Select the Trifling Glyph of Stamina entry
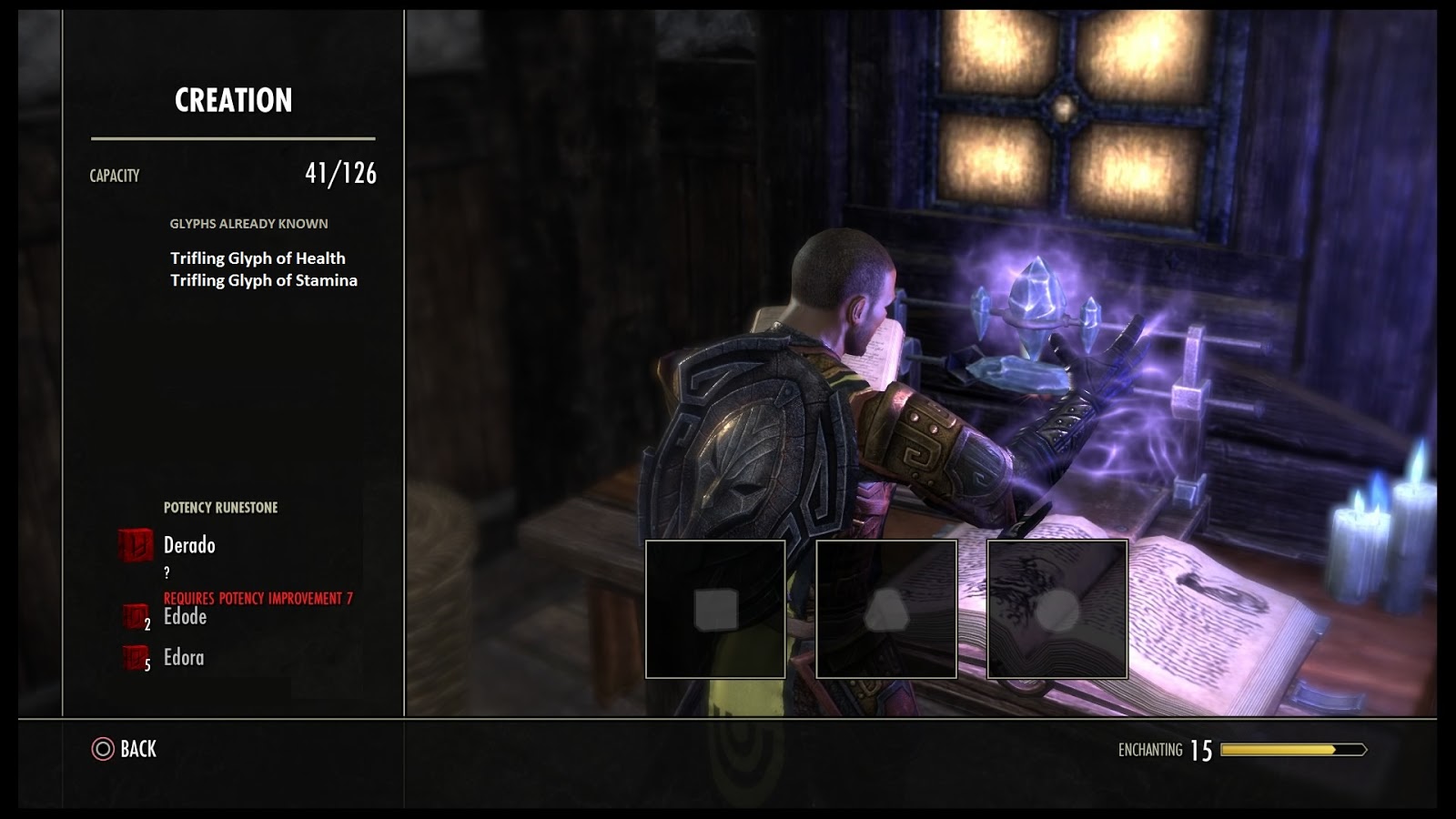This screenshot has height=819, width=1456. click(263, 281)
